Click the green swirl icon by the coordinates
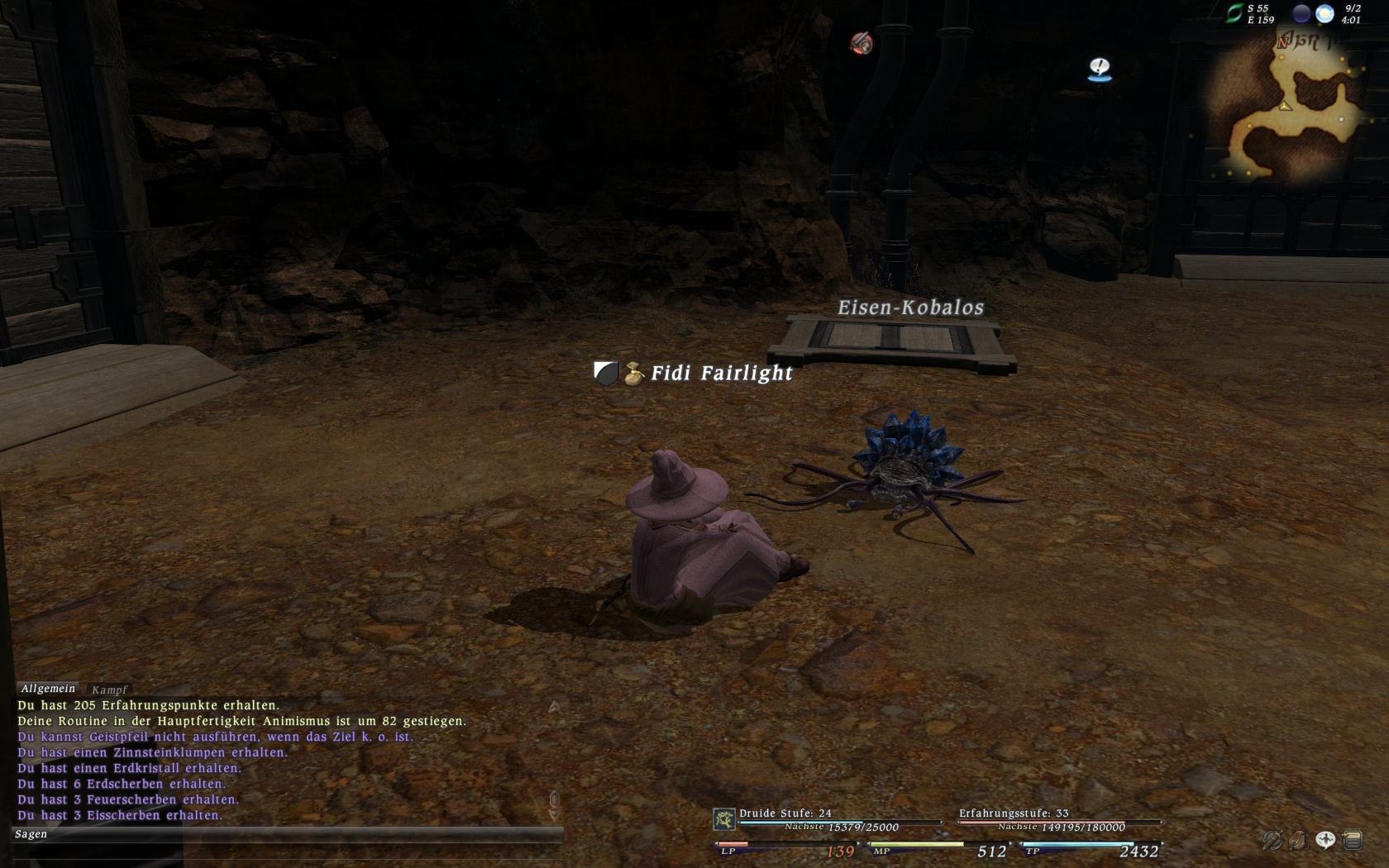 click(x=1234, y=13)
